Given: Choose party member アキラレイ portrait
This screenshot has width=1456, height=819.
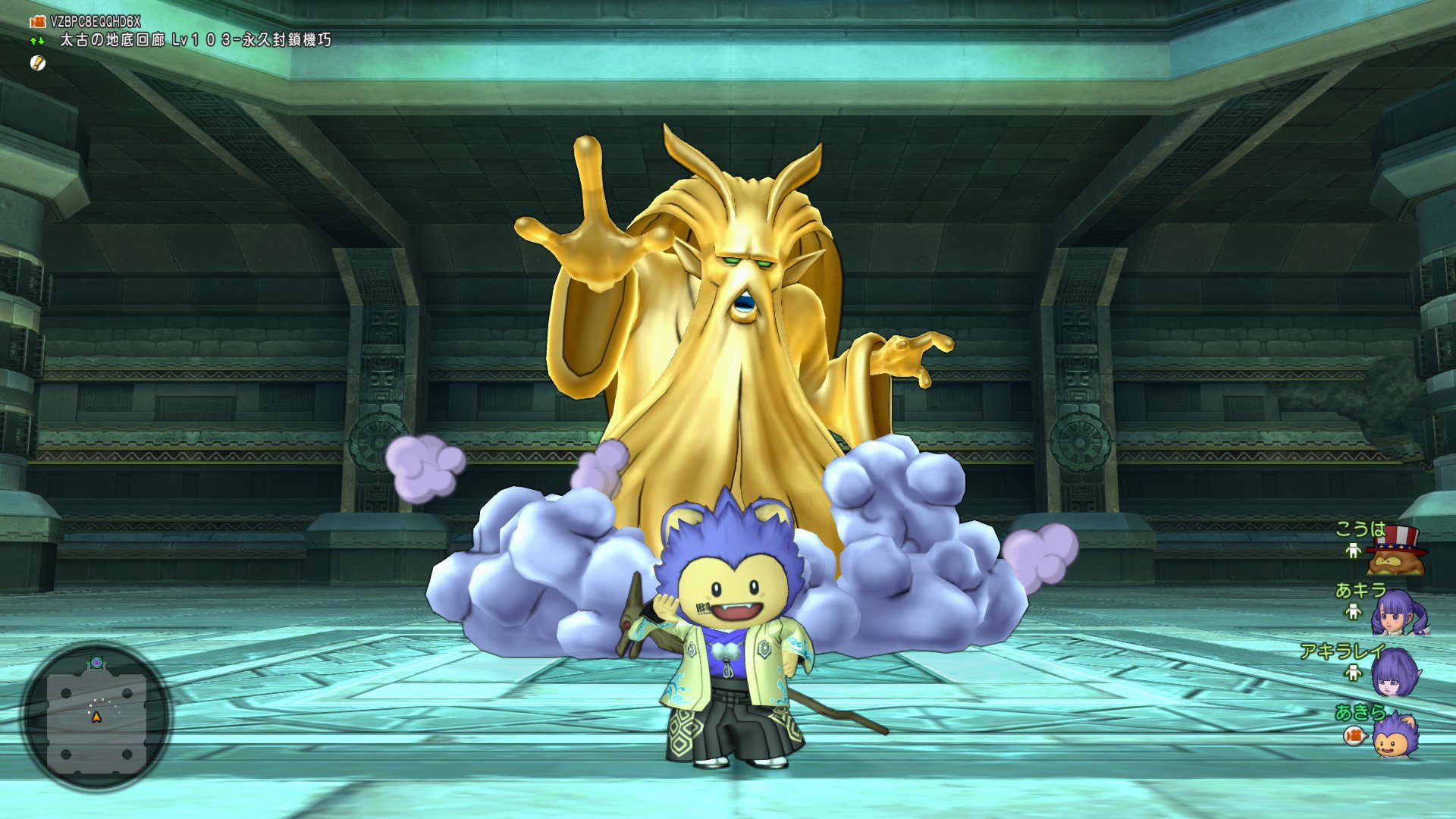Looking at the screenshot, I should (1394, 673).
